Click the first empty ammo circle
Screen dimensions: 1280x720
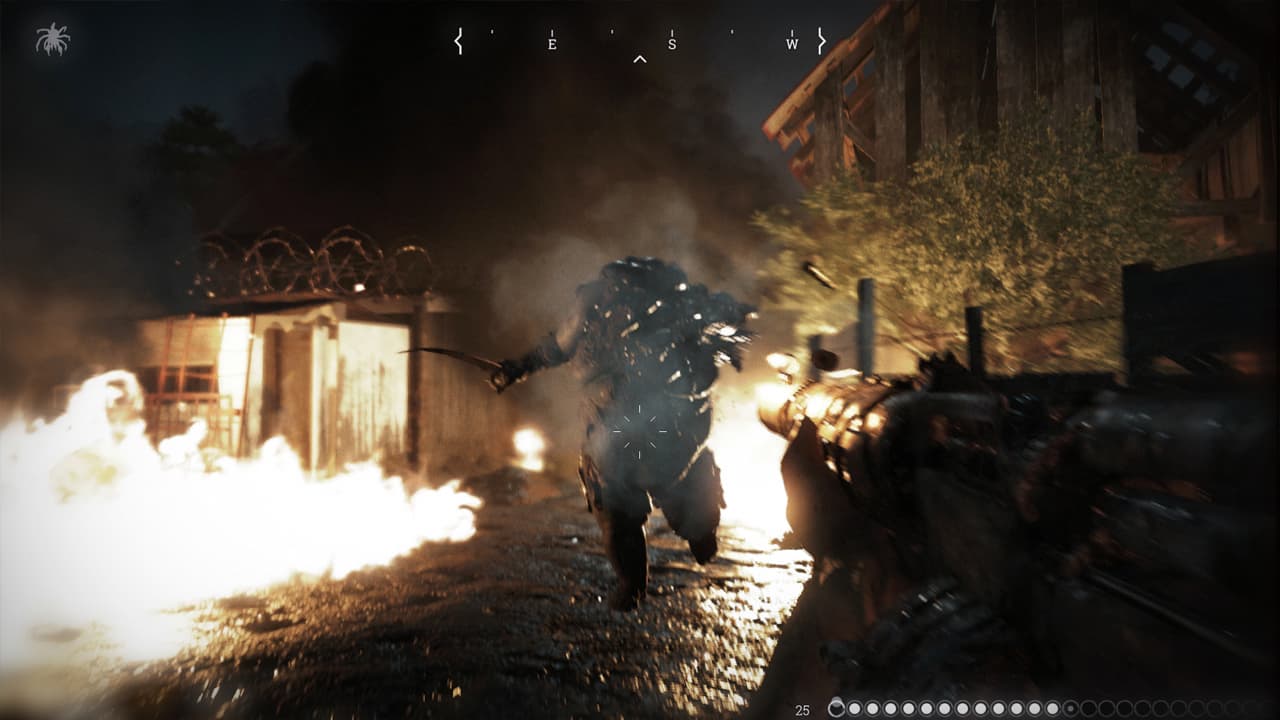pyautogui.click(x=1089, y=706)
